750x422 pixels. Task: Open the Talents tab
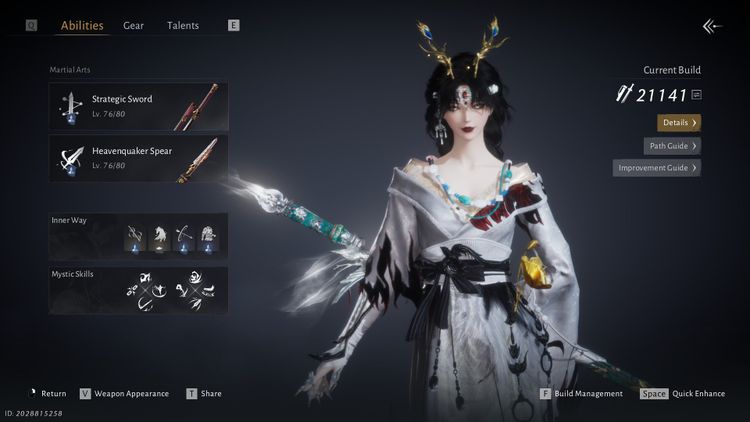click(x=183, y=25)
